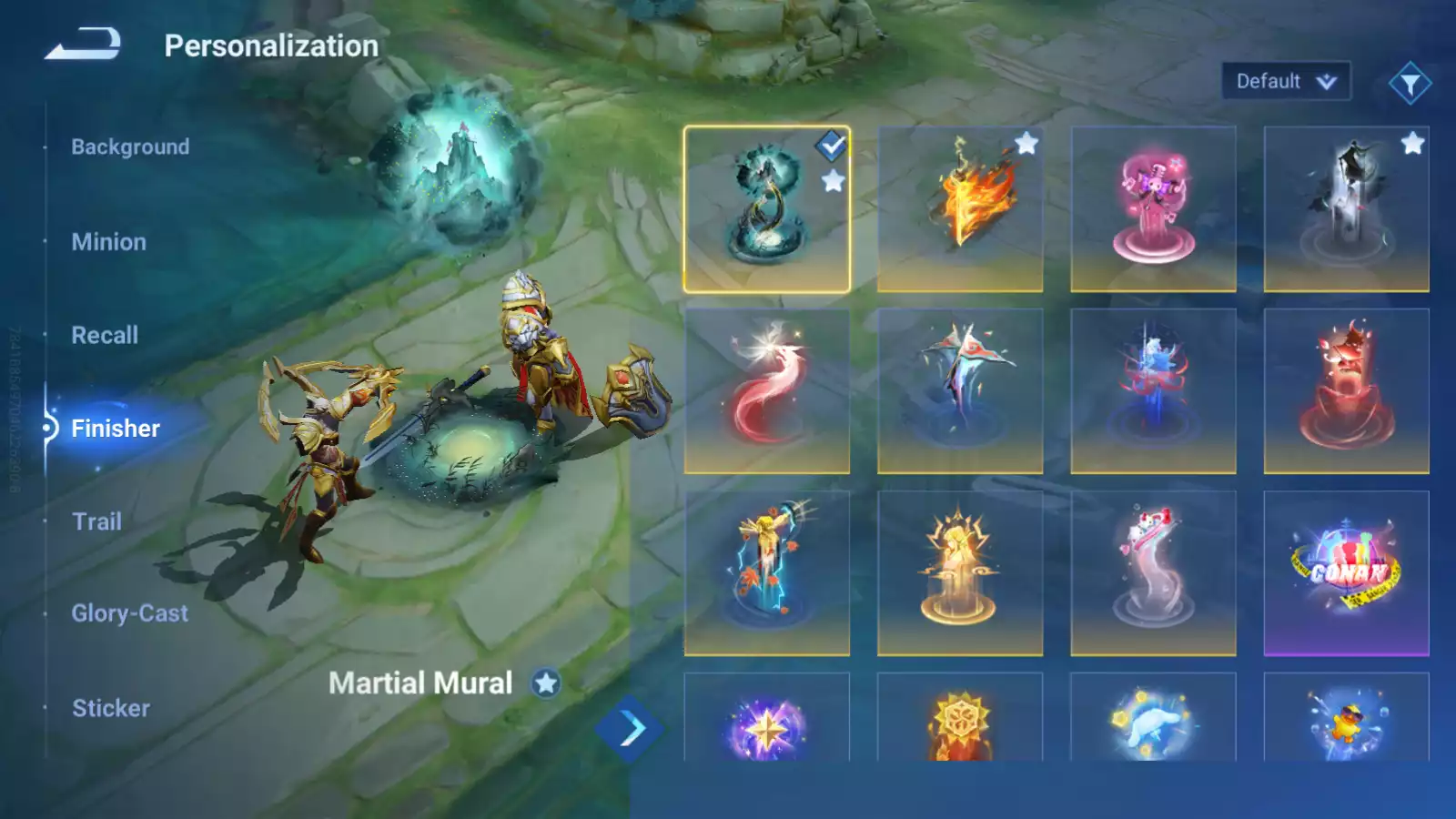This screenshot has width=1456, height=819.
Task: Choose the pink microphone finisher
Action: pyautogui.click(x=1153, y=209)
